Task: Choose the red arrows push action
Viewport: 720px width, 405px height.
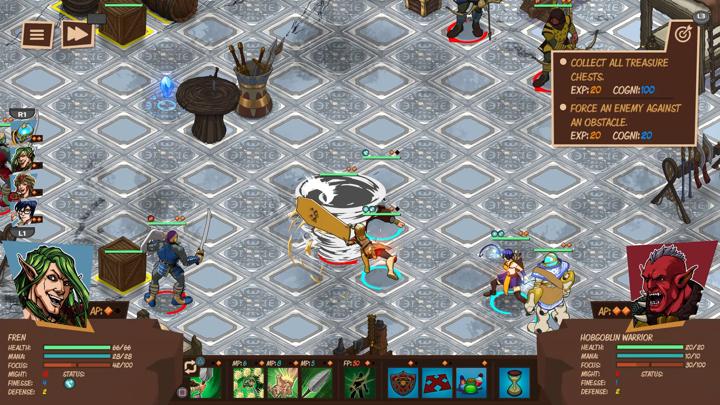Action: (438, 383)
